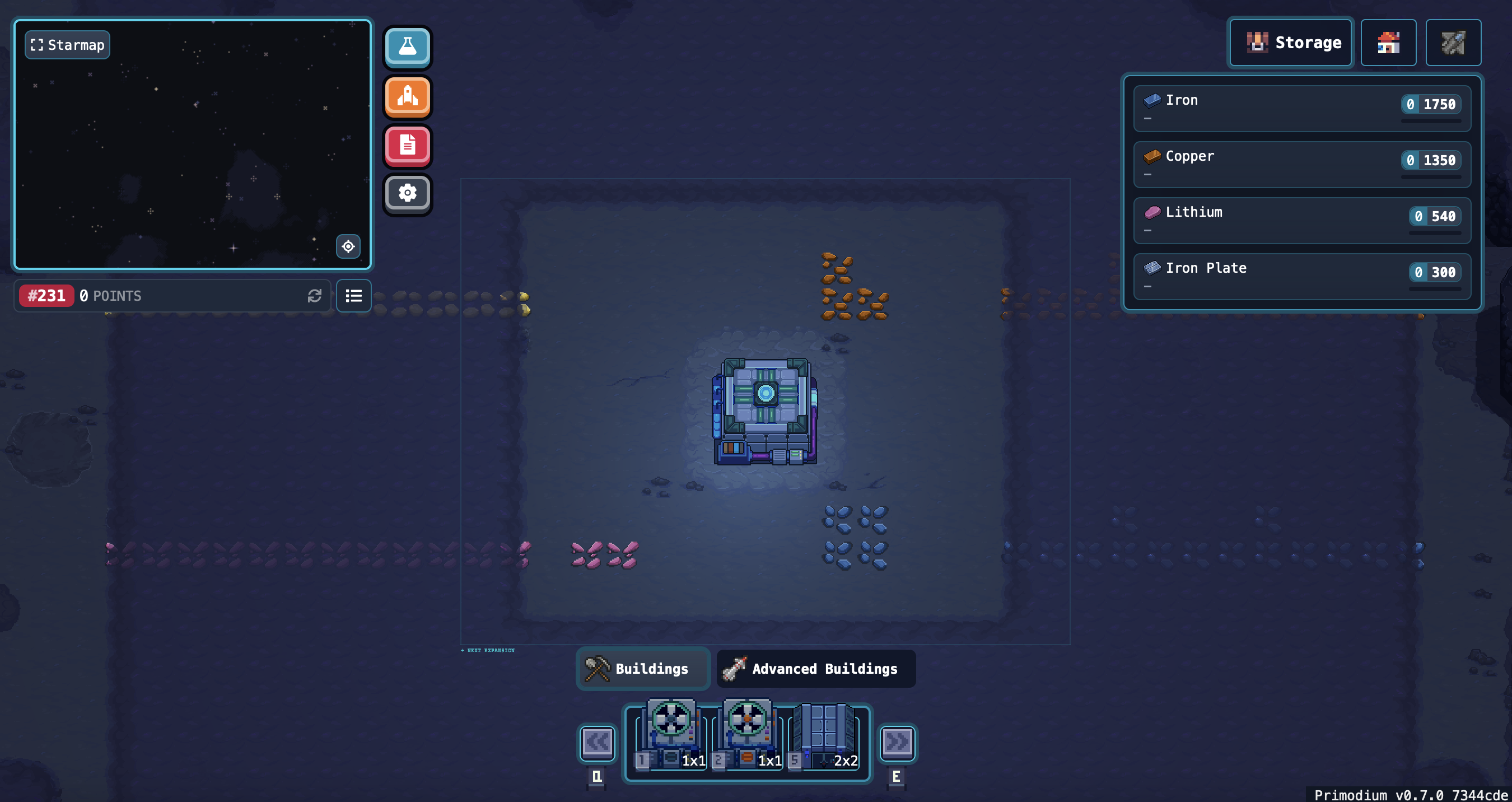The height and width of the screenshot is (802, 1512).
Task: Switch to the red-roofed house tab
Action: coord(1388,43)
